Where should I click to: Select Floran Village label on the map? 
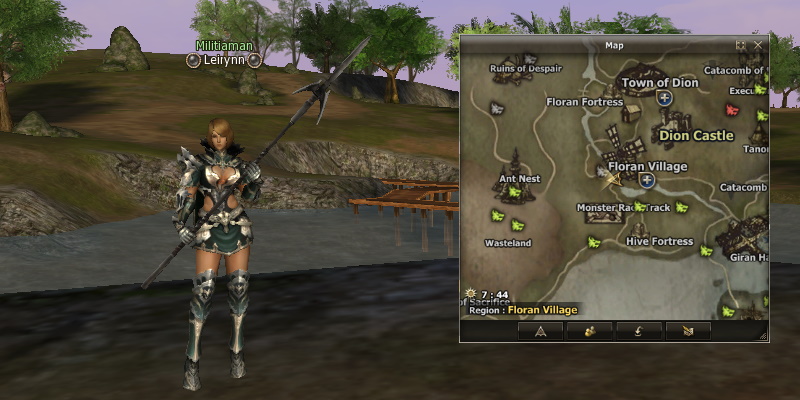click(647, 166)
